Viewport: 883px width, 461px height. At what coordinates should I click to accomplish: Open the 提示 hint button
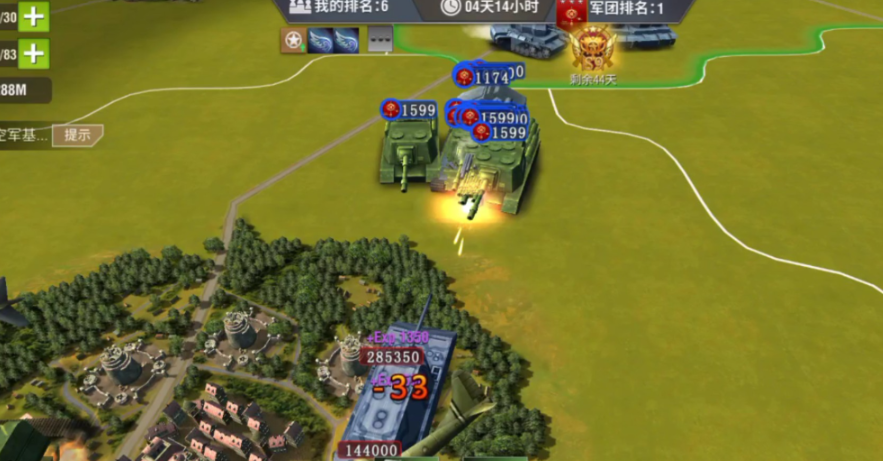pyautogui.click(x=77, y=135)
